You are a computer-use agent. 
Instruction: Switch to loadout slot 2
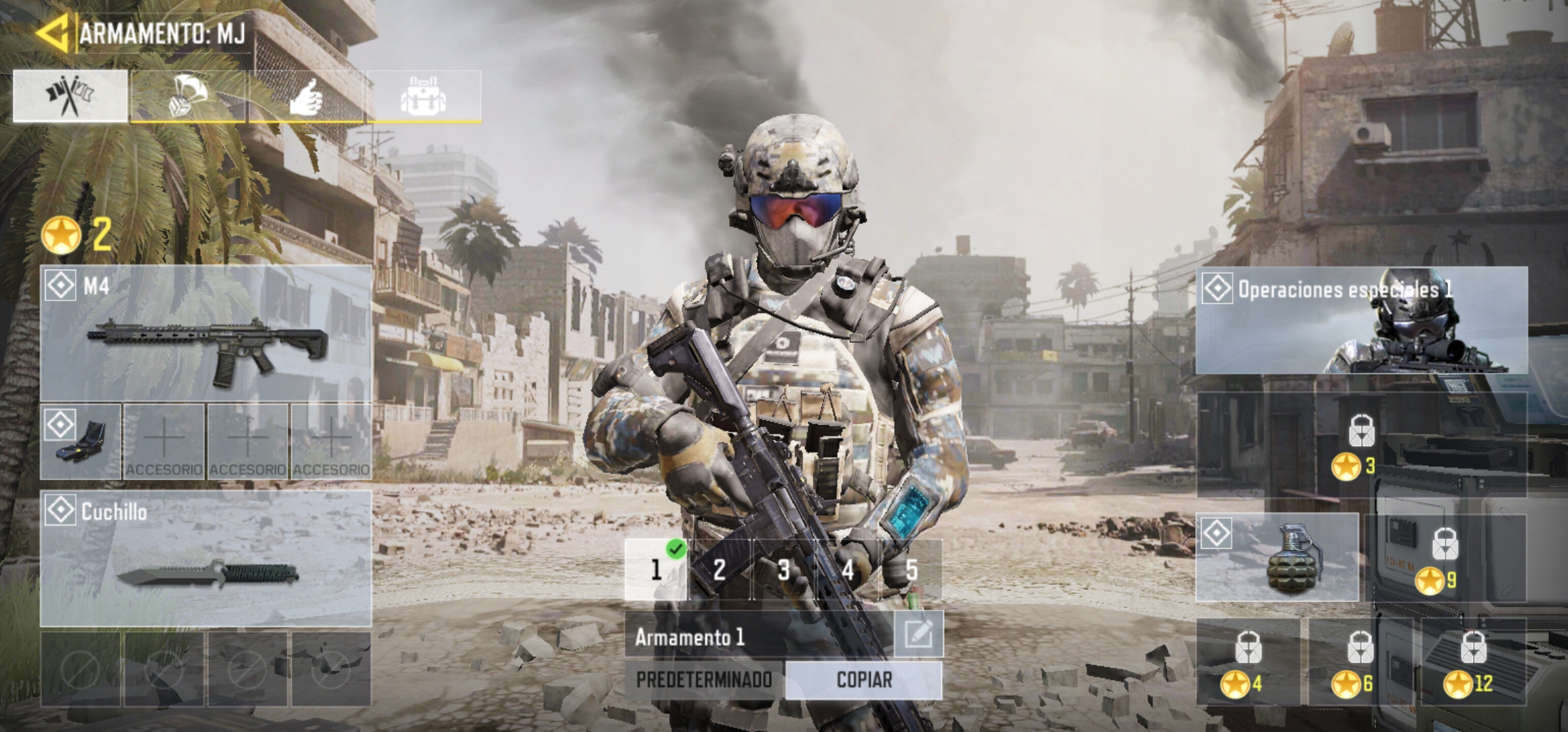720,569
